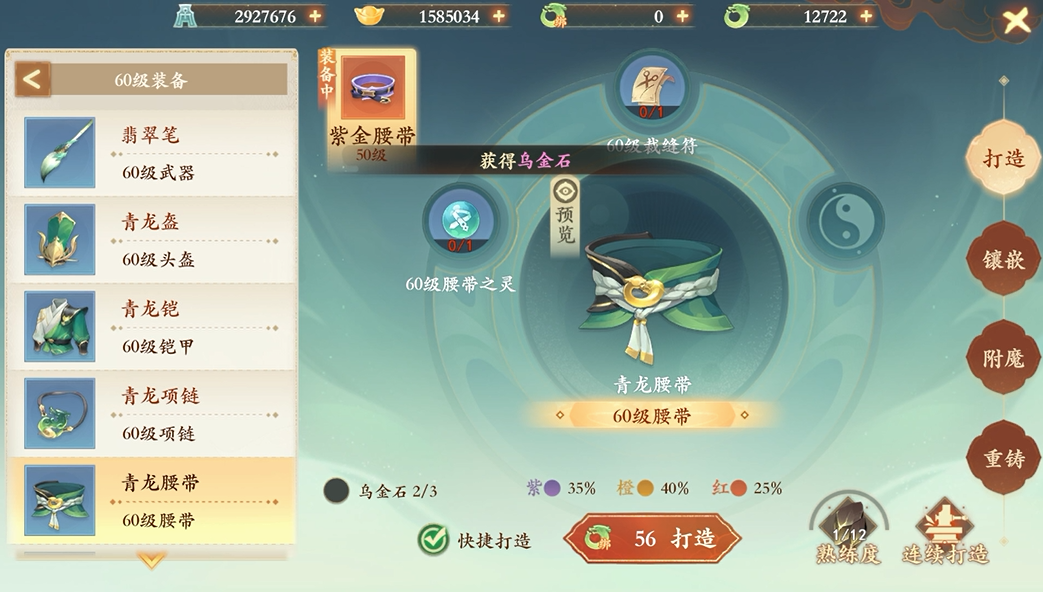Switch to the 打造 tab
This screenshot has width=1043, height=592.
[1003, 159]
